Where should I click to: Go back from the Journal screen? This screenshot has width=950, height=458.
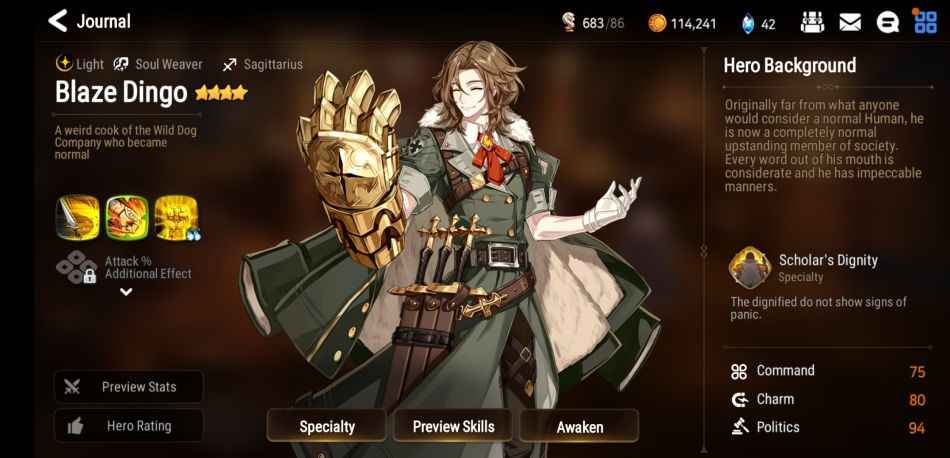[58, 21]
